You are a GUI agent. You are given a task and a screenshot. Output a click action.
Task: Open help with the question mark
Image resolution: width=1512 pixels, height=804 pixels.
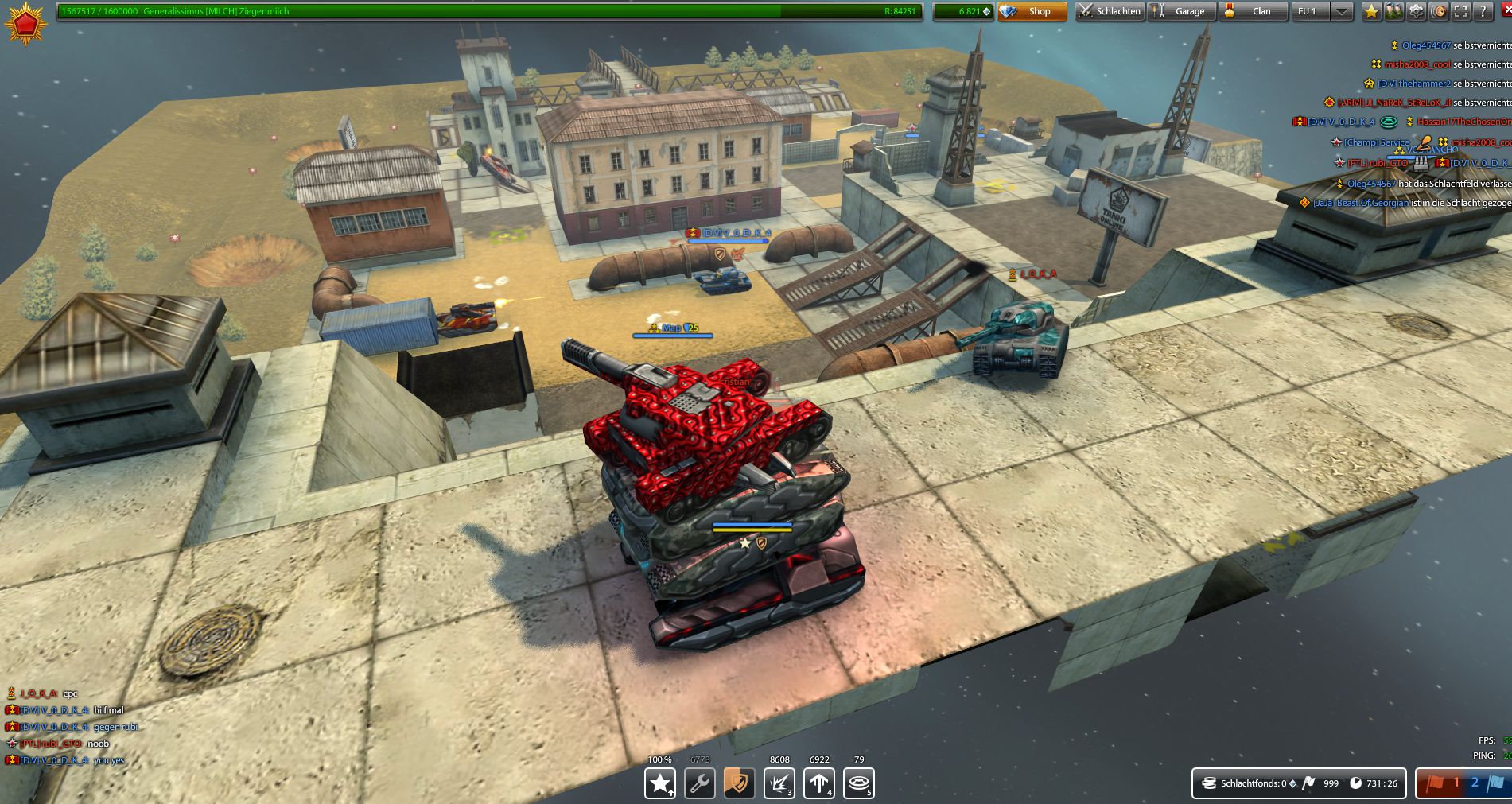1483,11
